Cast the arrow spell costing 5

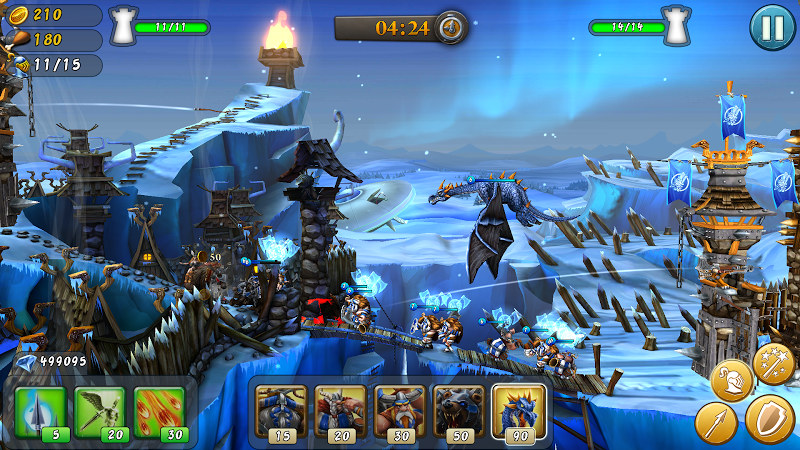[40, 411]
